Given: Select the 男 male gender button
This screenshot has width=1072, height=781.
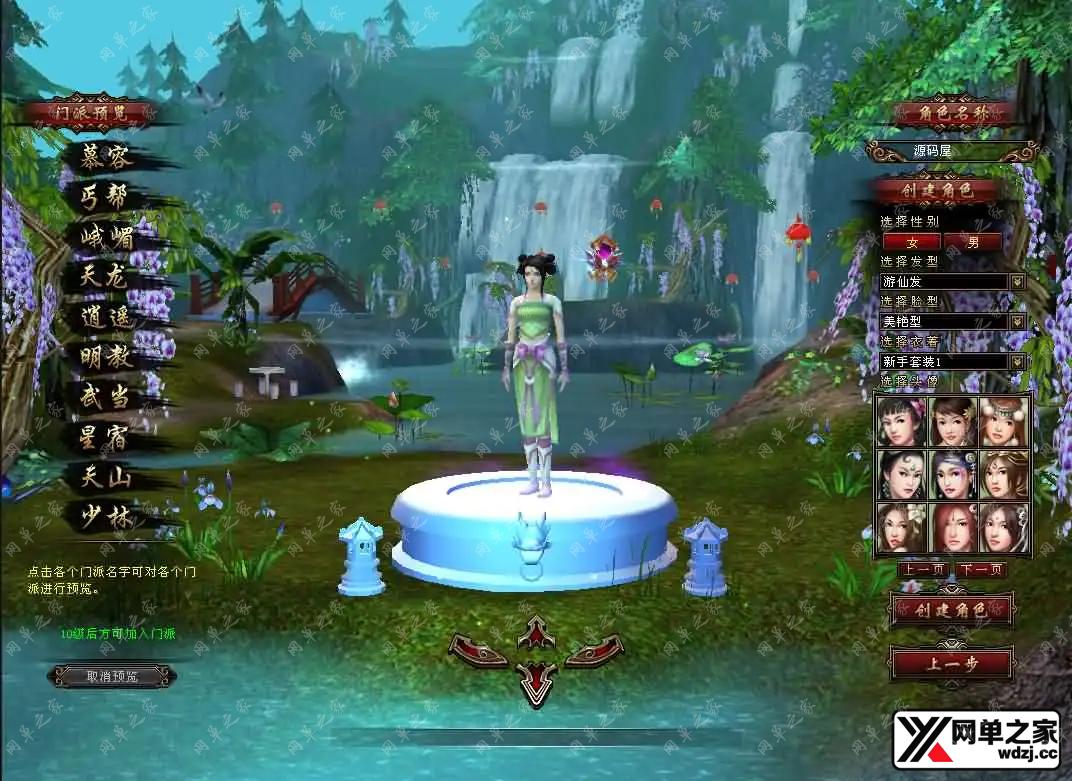Looking at the screenshot, I should pos(973,241).
